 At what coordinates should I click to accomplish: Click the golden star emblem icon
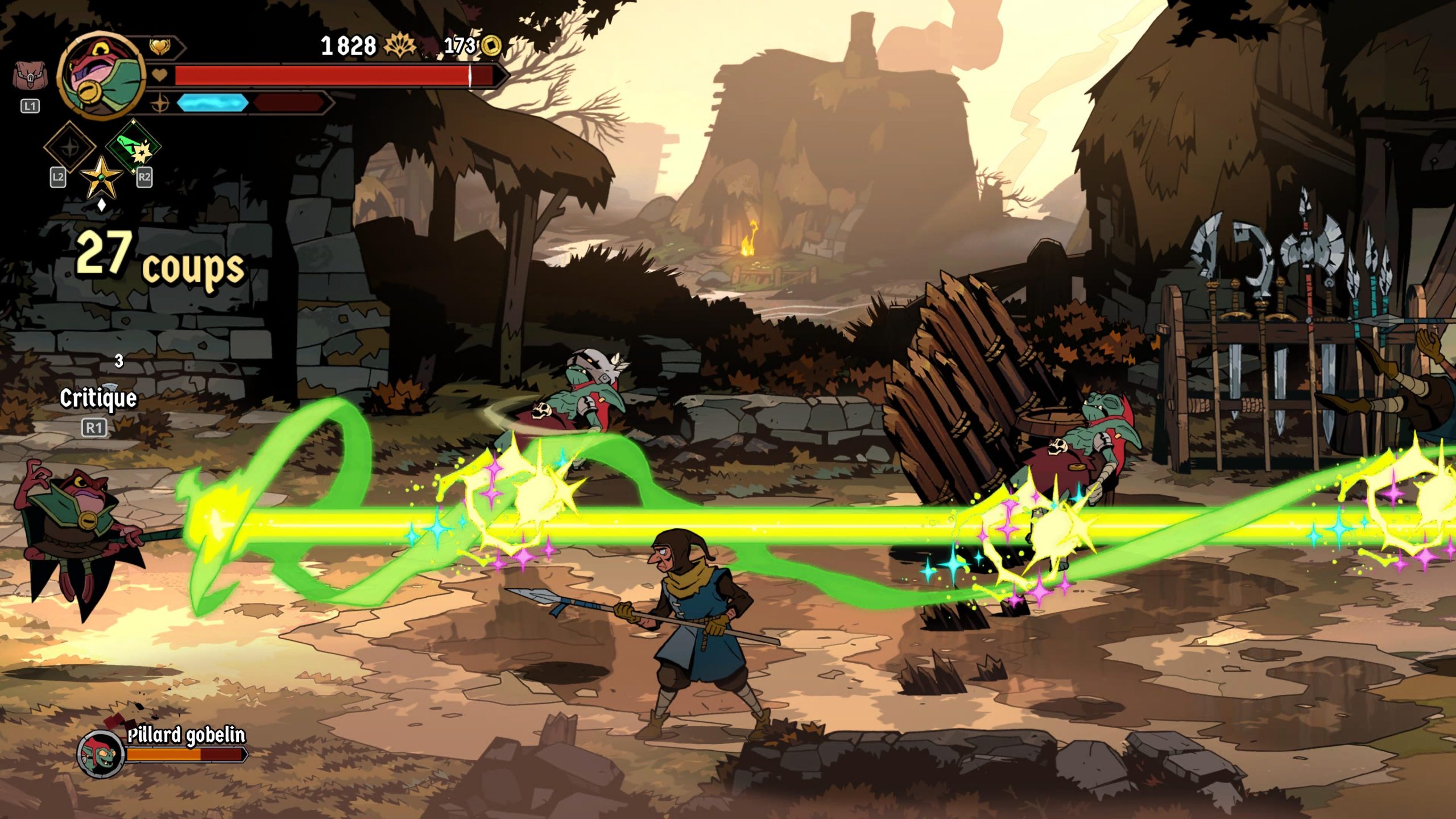click(x=101, y=177)
